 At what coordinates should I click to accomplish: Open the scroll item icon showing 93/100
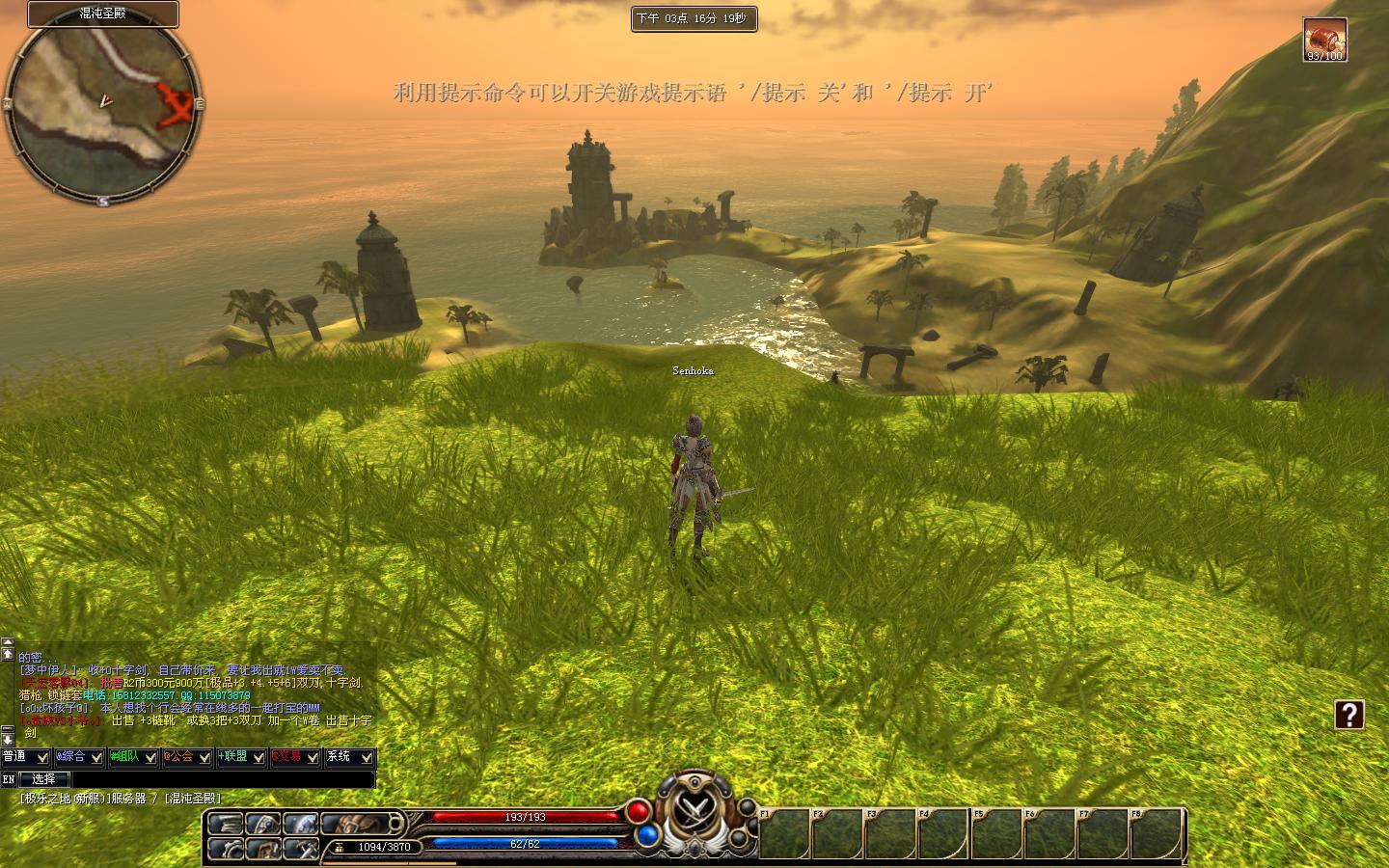1324,40
